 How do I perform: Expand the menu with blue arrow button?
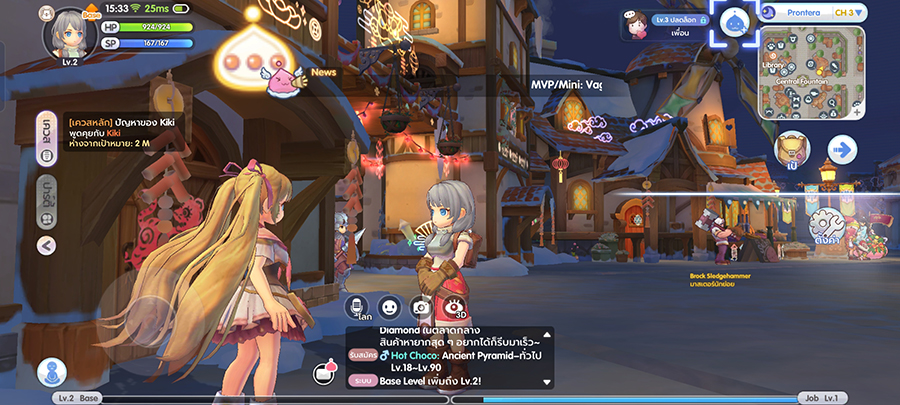coord(842,150)
